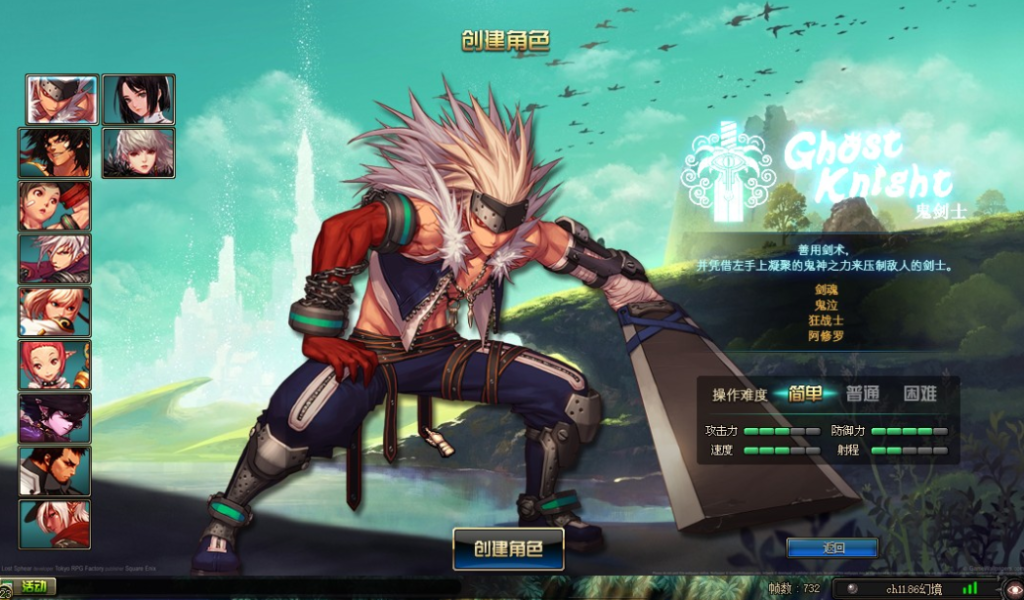Choose the black-haired female portrait
Viewport: 1024px width, 600px height.
point(139,99)
